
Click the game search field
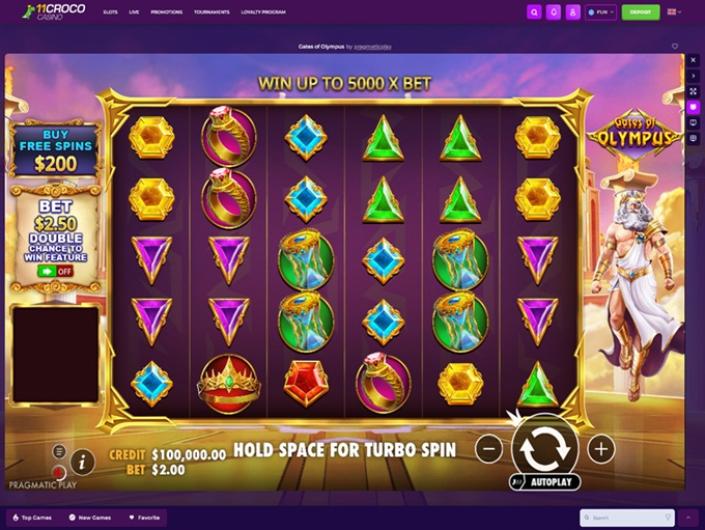tap(628, 518)
